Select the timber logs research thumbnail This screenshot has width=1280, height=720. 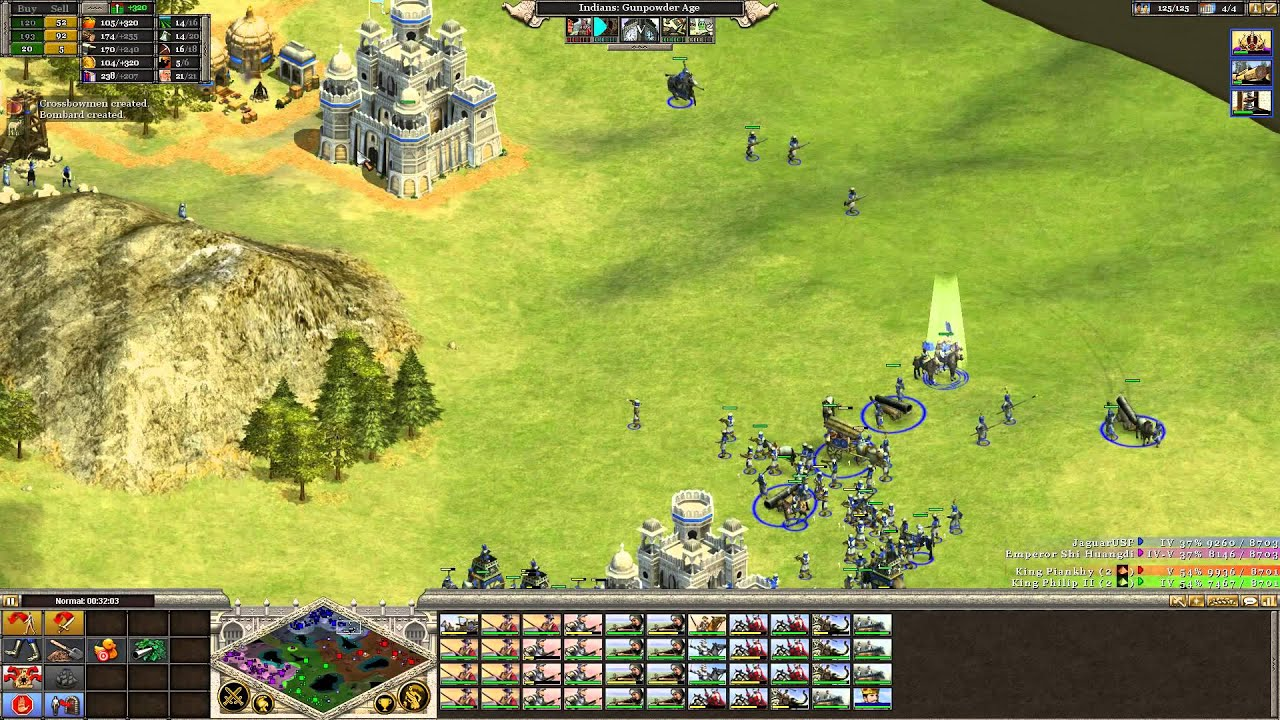[x=1250, y=73]
